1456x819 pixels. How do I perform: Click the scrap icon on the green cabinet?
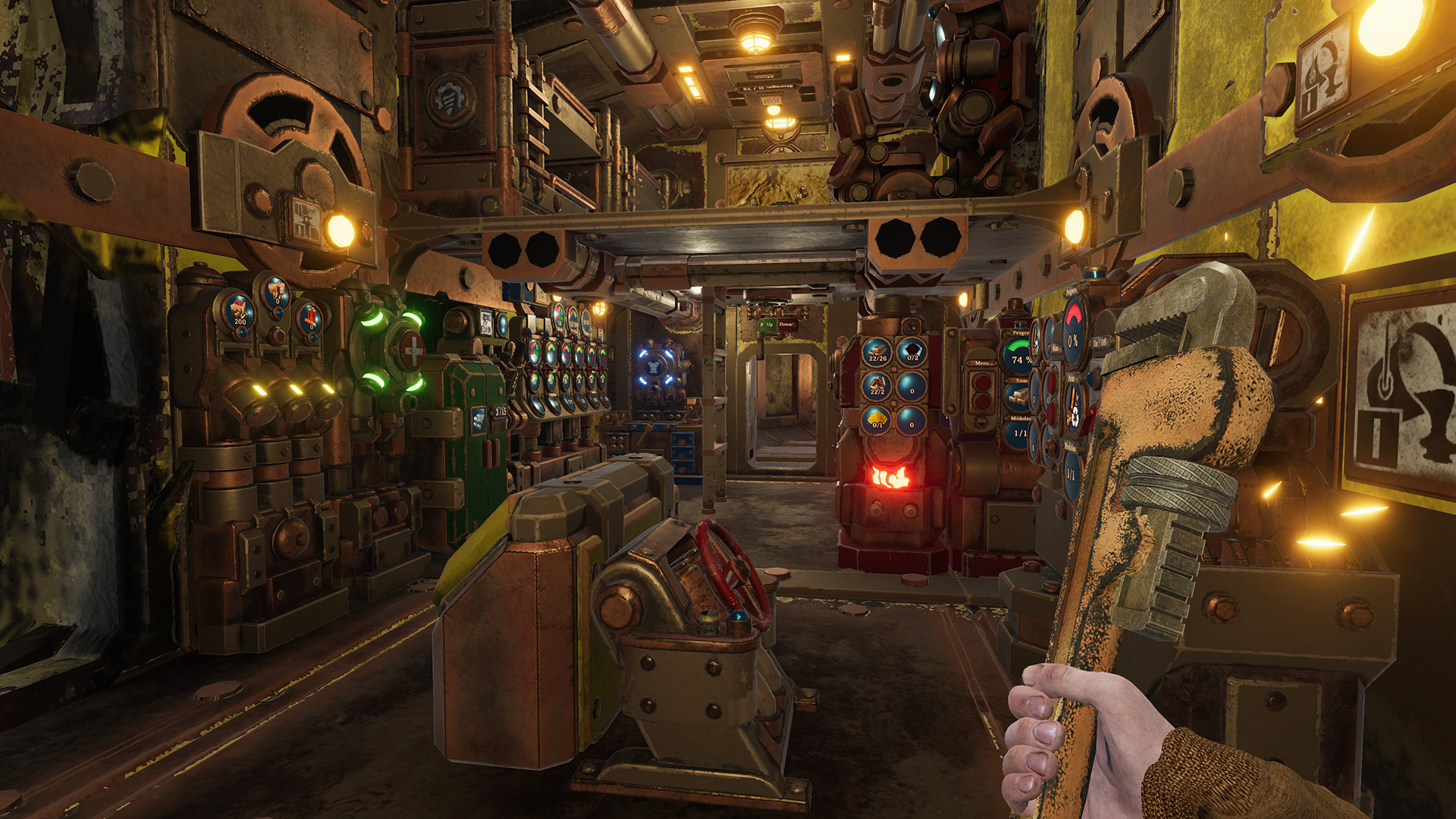[x=479, y=420]
